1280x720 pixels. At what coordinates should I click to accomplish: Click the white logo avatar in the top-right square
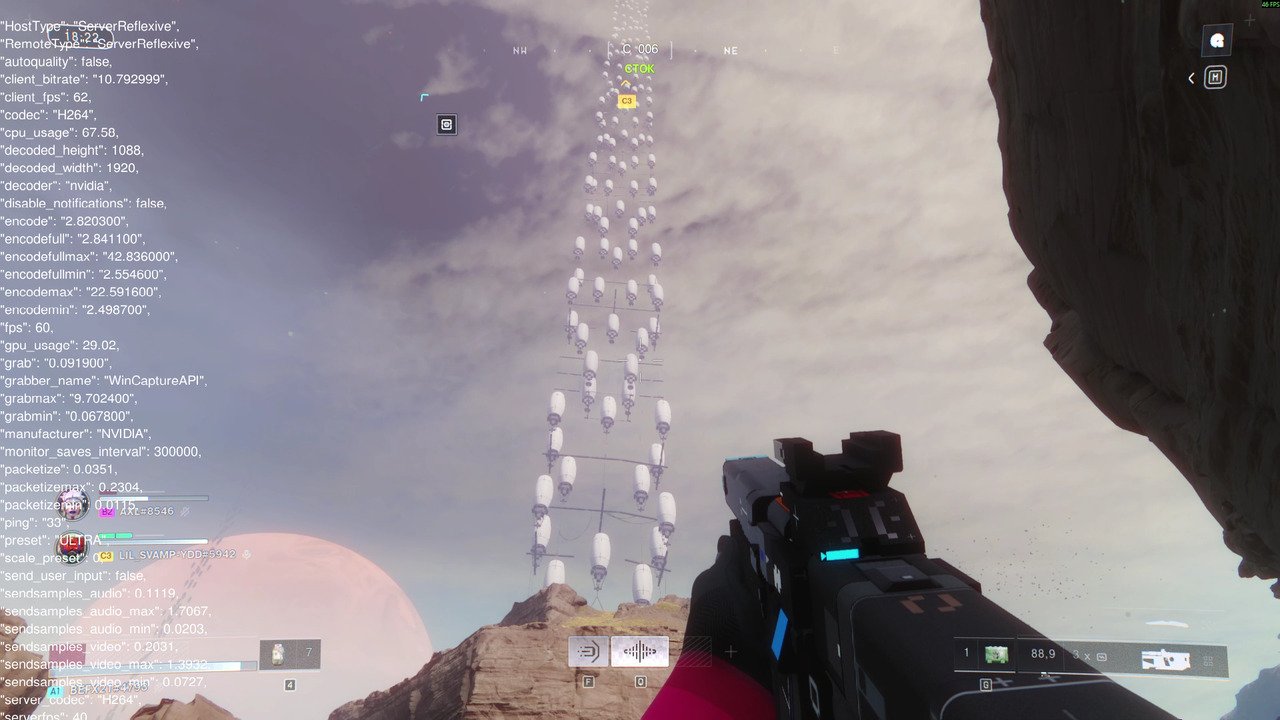click(1216, 41)
